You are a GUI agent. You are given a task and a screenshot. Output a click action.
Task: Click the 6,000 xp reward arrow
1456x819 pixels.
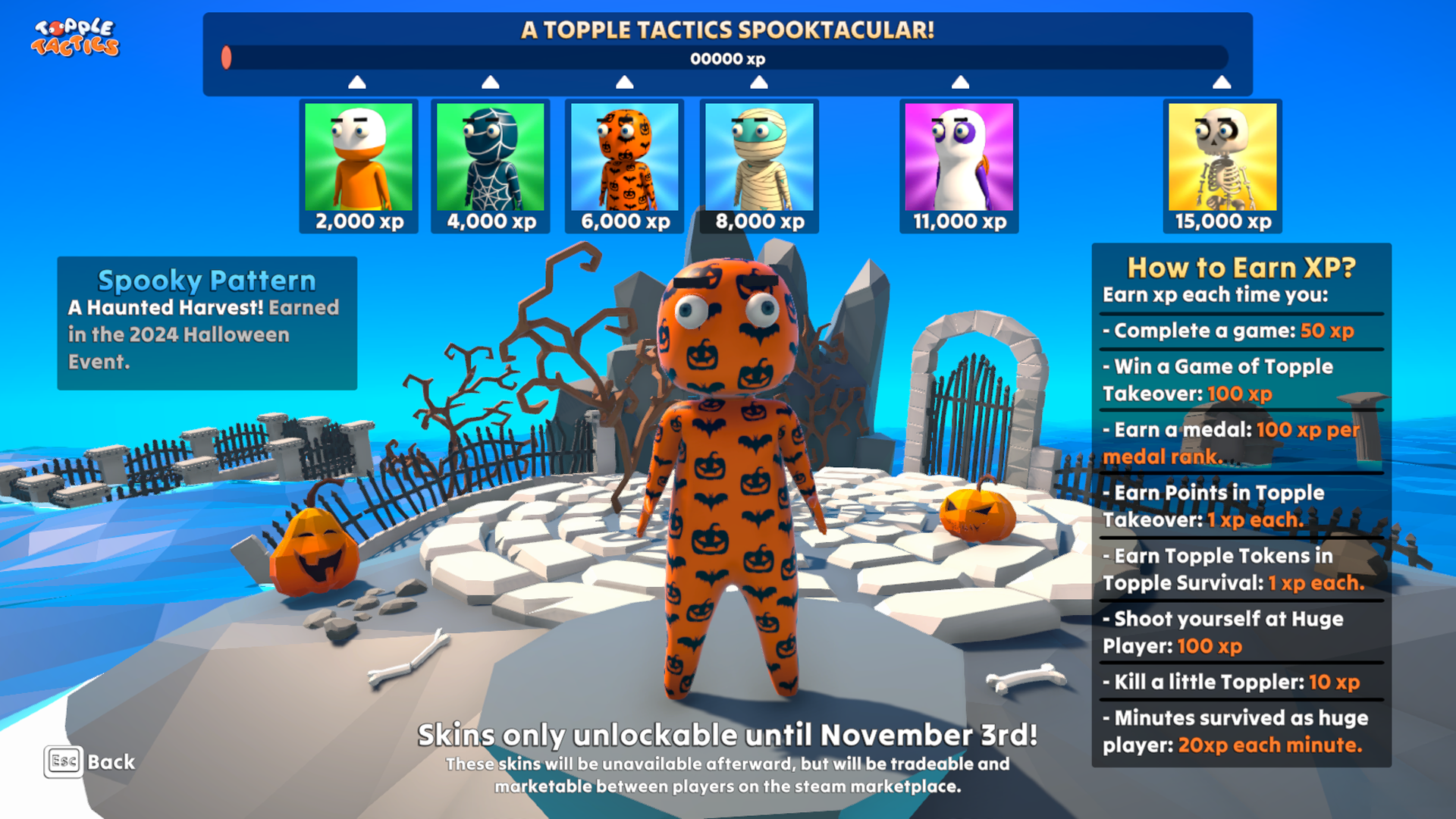tap(623, 80)
